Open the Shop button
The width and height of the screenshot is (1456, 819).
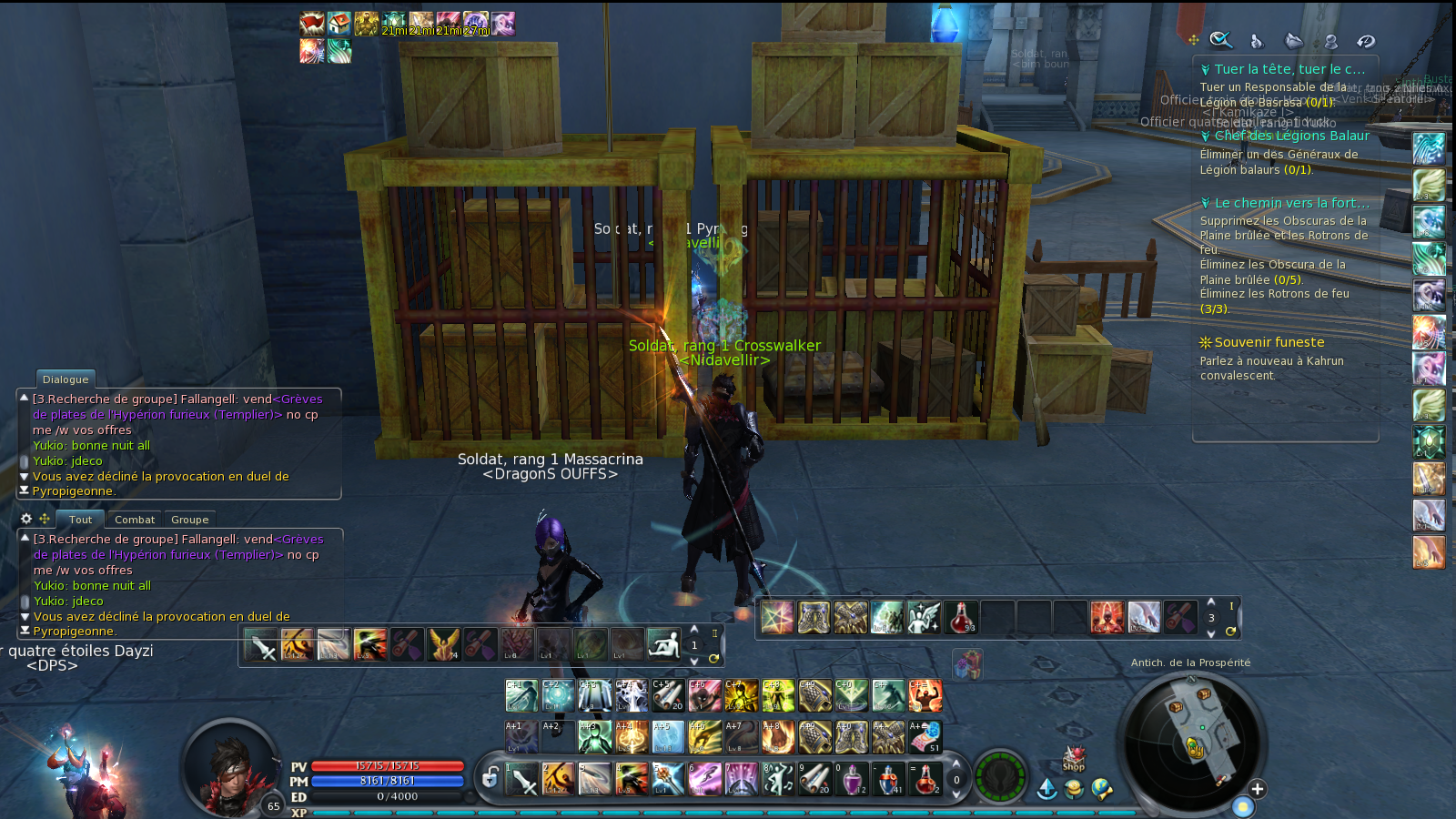coord(1074,760)
